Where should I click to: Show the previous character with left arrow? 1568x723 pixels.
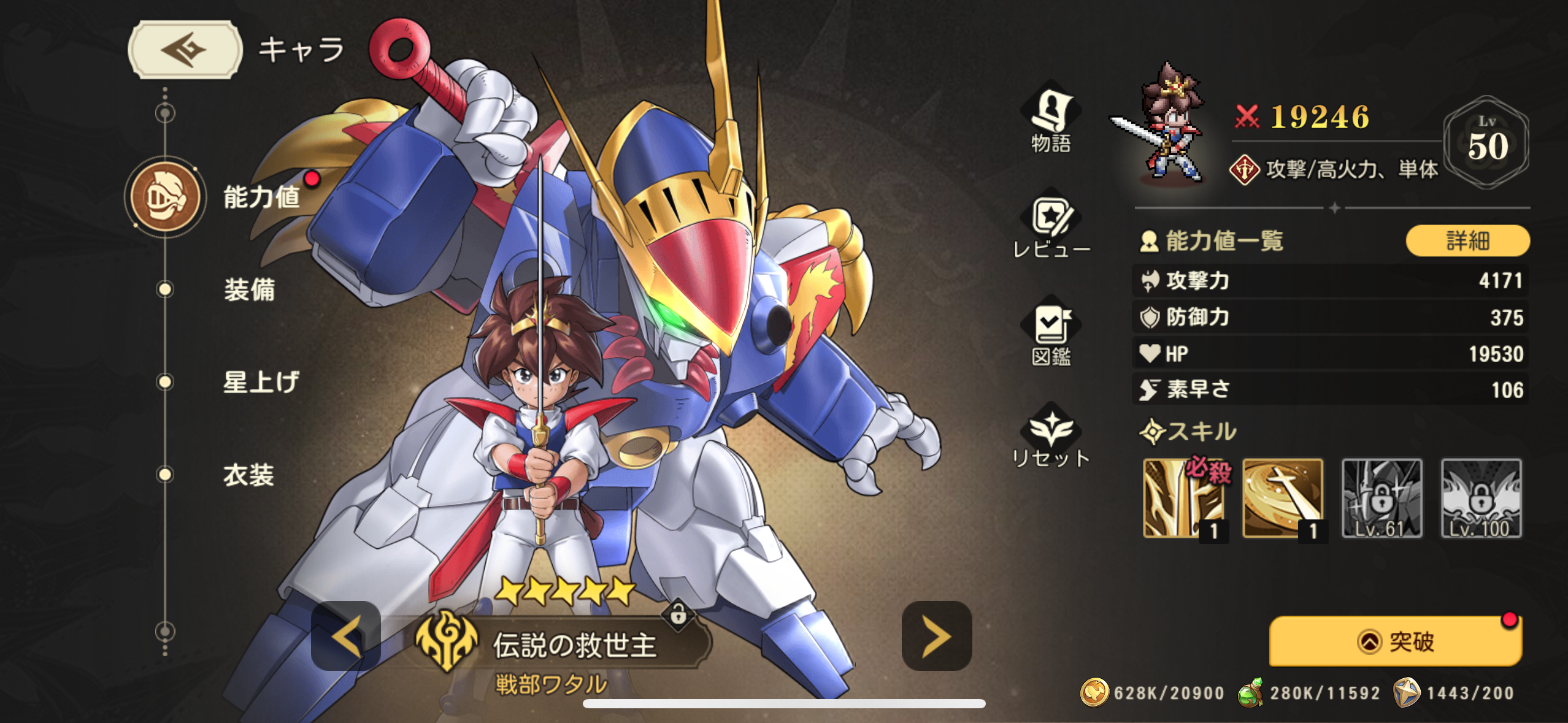346,636
